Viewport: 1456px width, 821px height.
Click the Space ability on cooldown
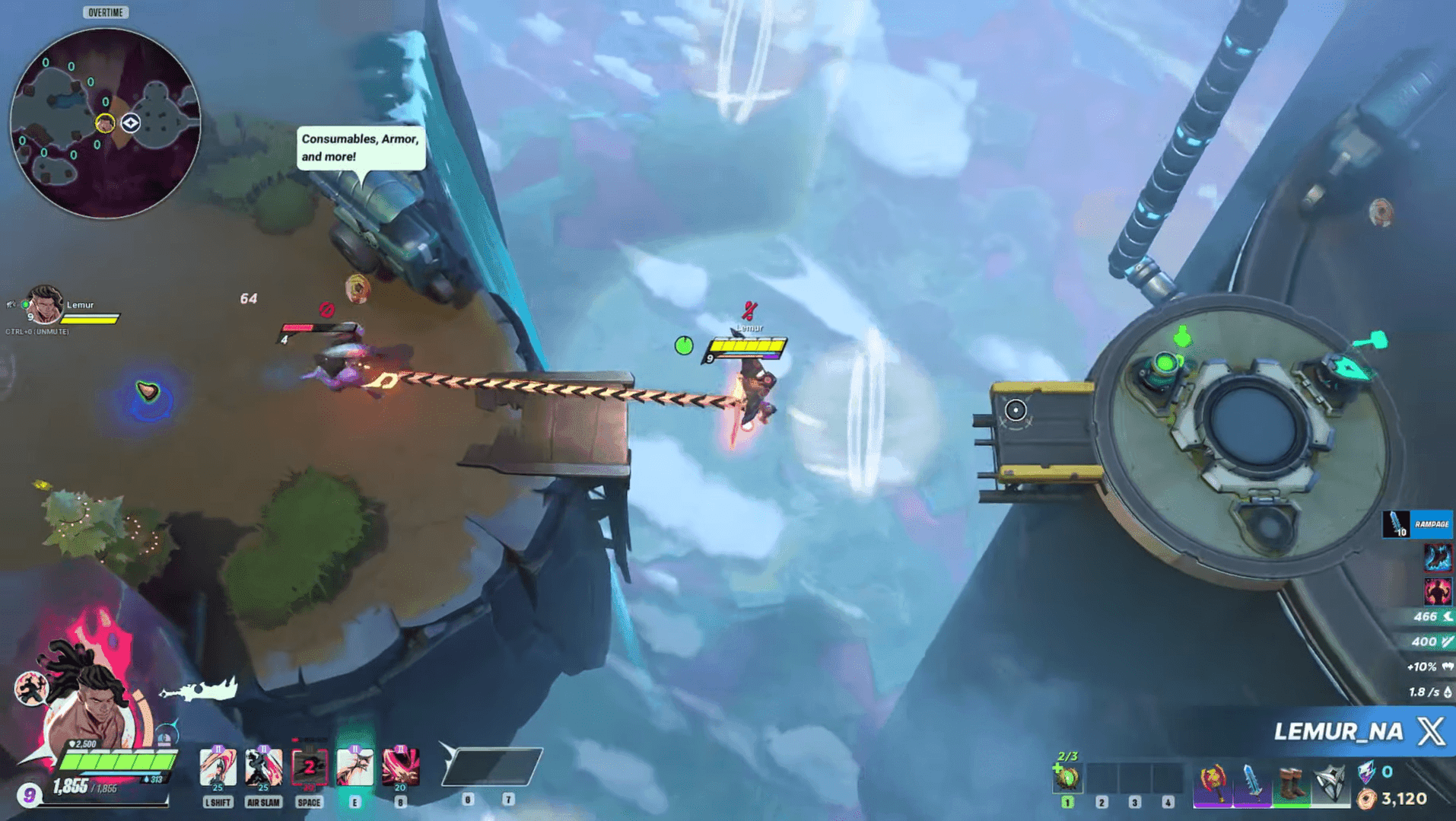[309, 767]
